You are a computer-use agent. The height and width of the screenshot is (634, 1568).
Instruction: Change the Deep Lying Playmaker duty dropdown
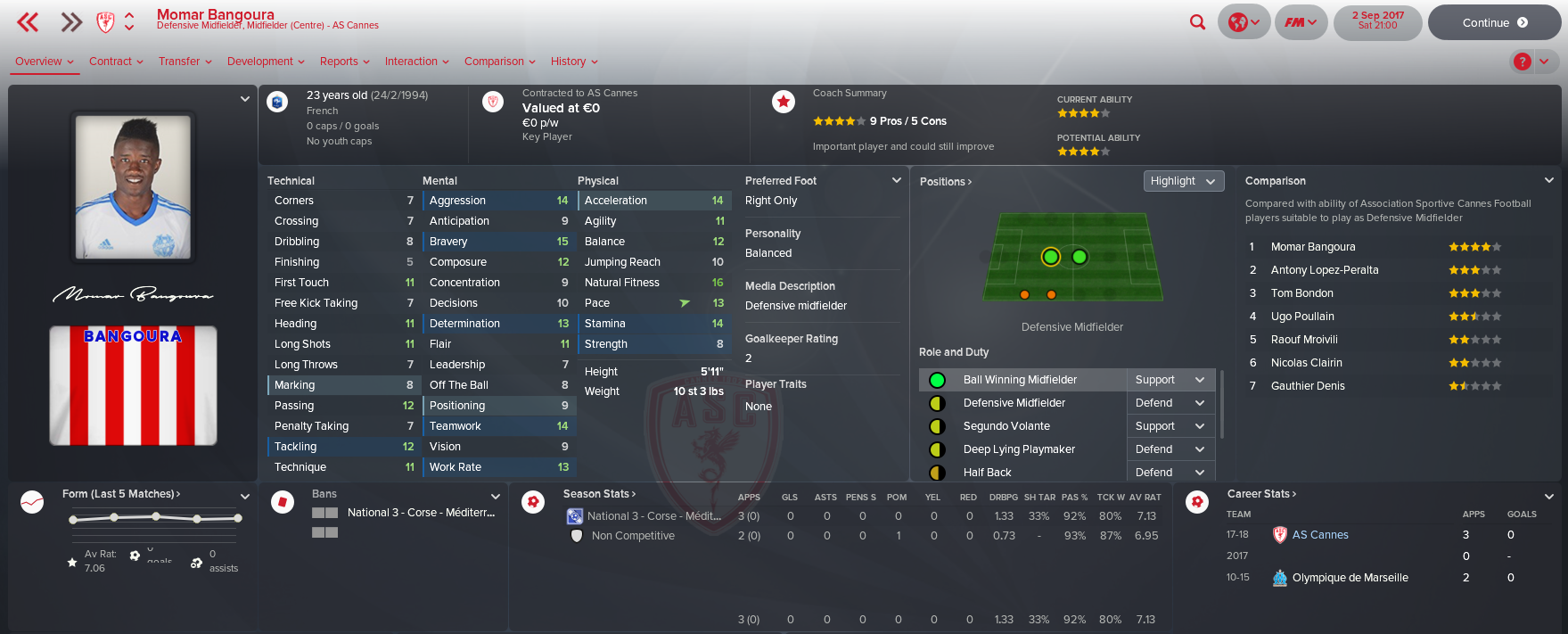[1170, 449]
